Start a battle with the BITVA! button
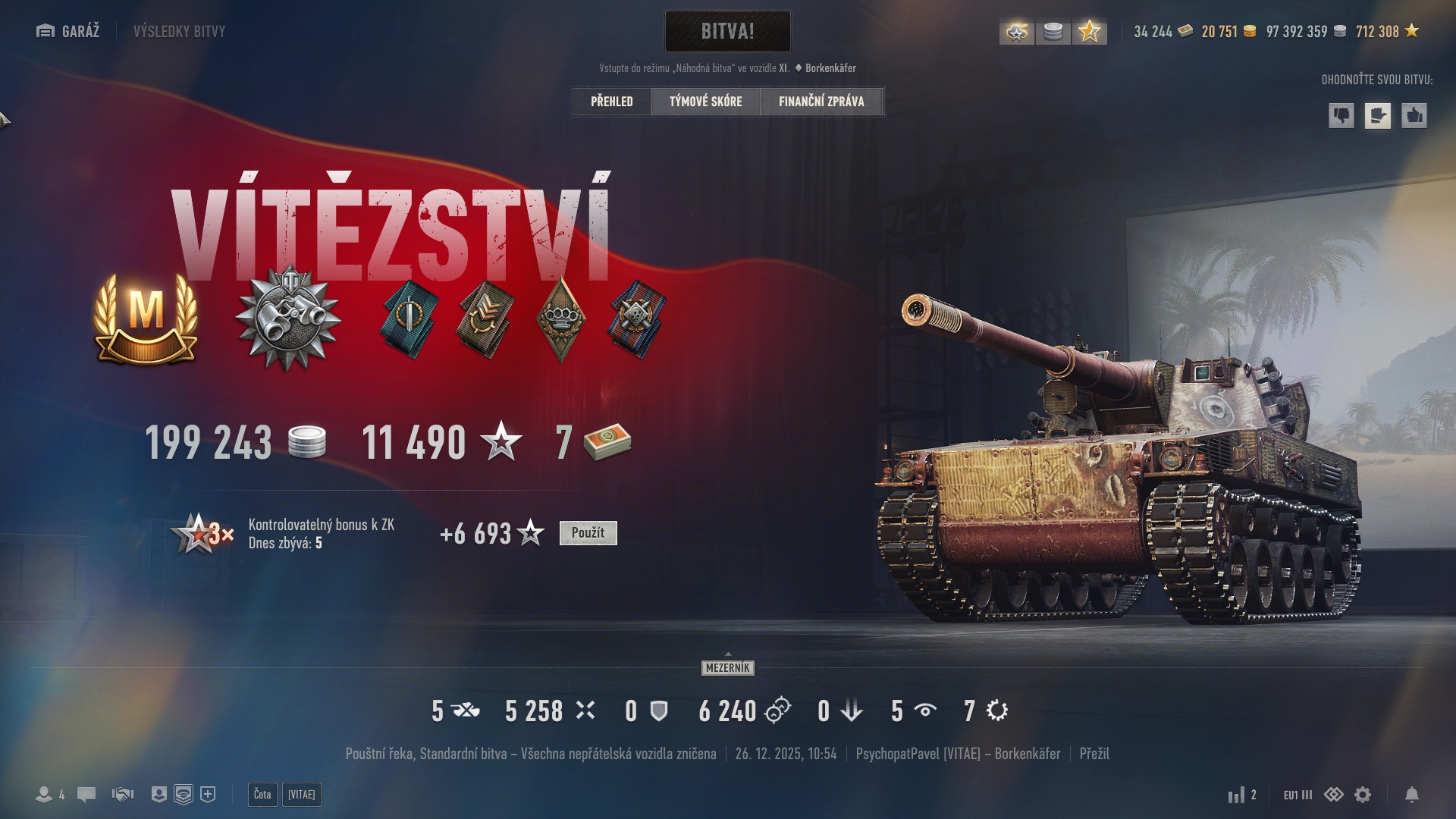 727,31
